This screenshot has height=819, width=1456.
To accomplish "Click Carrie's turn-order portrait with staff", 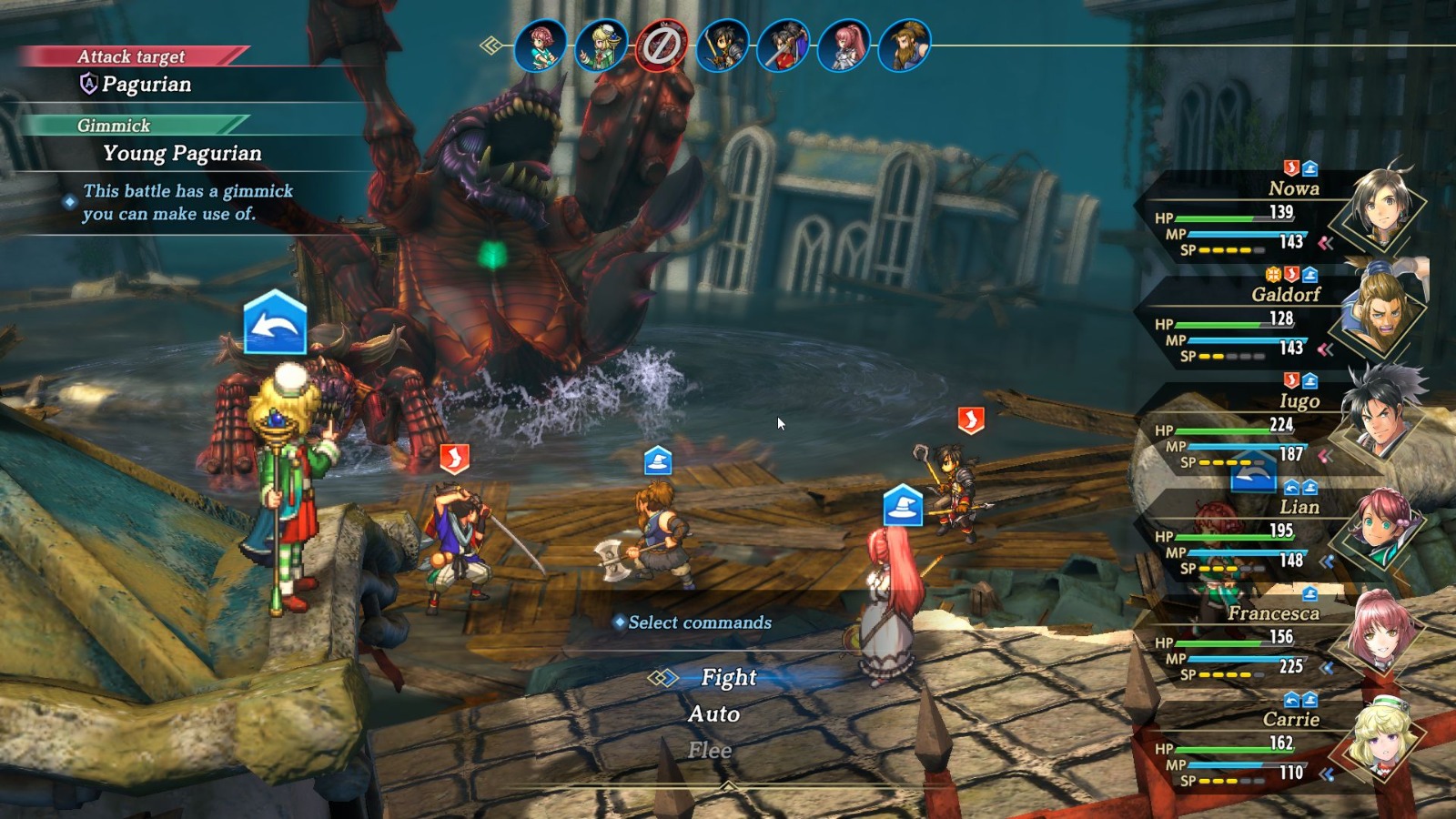I will [602, 45].
